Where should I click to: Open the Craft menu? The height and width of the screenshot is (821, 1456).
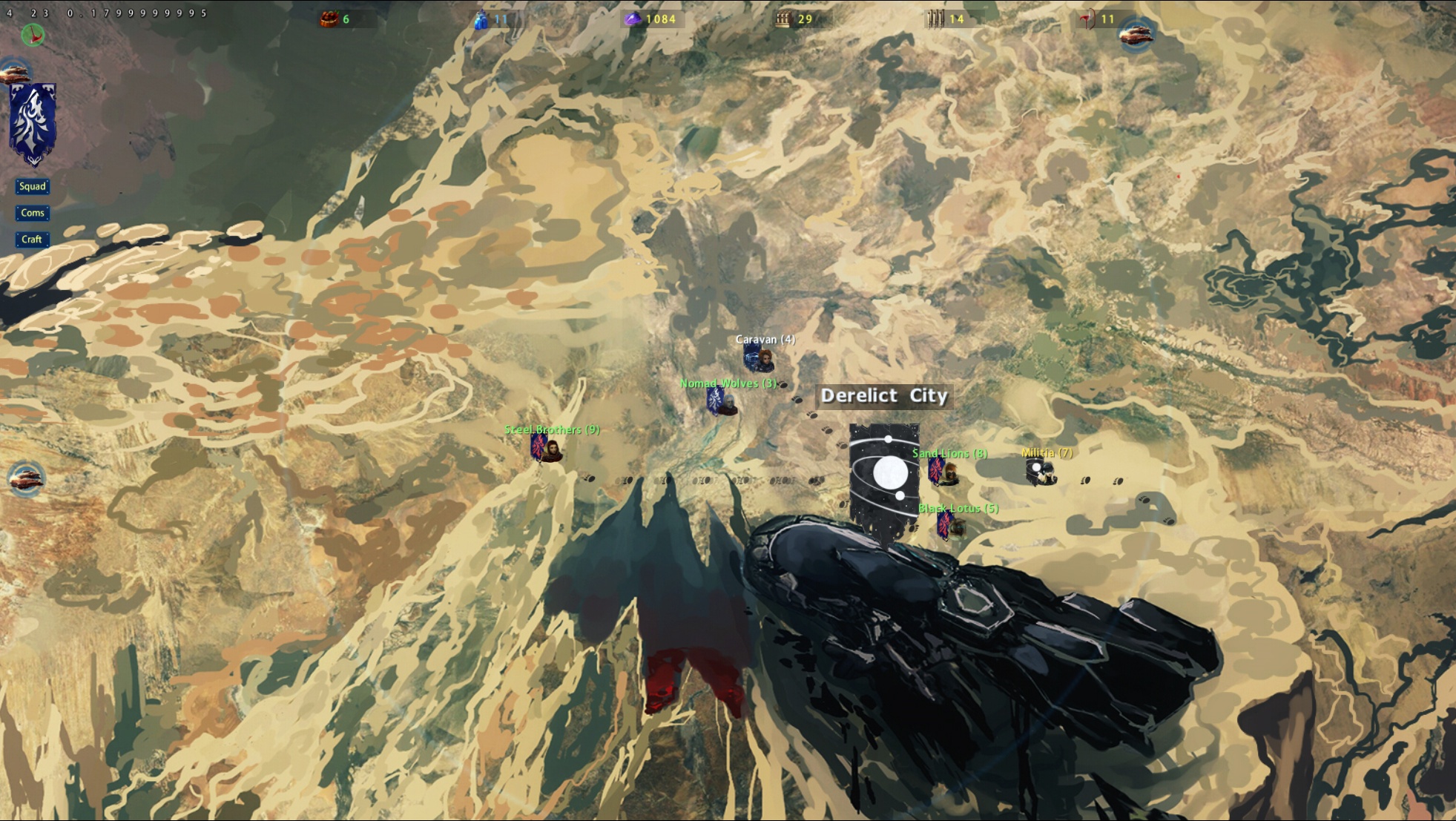32,239
